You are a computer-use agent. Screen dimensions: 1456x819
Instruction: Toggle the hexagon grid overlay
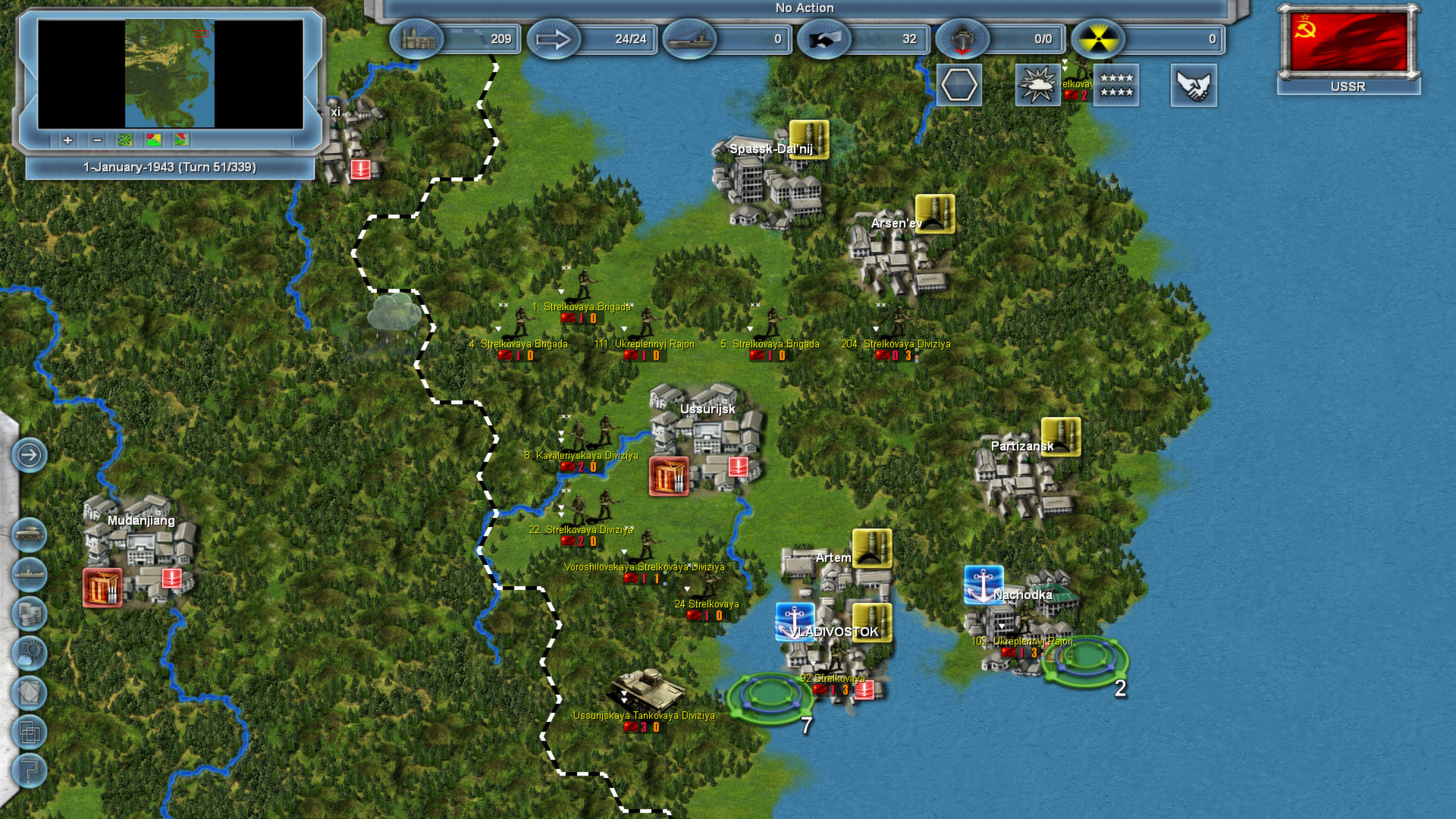pos(960,85)
